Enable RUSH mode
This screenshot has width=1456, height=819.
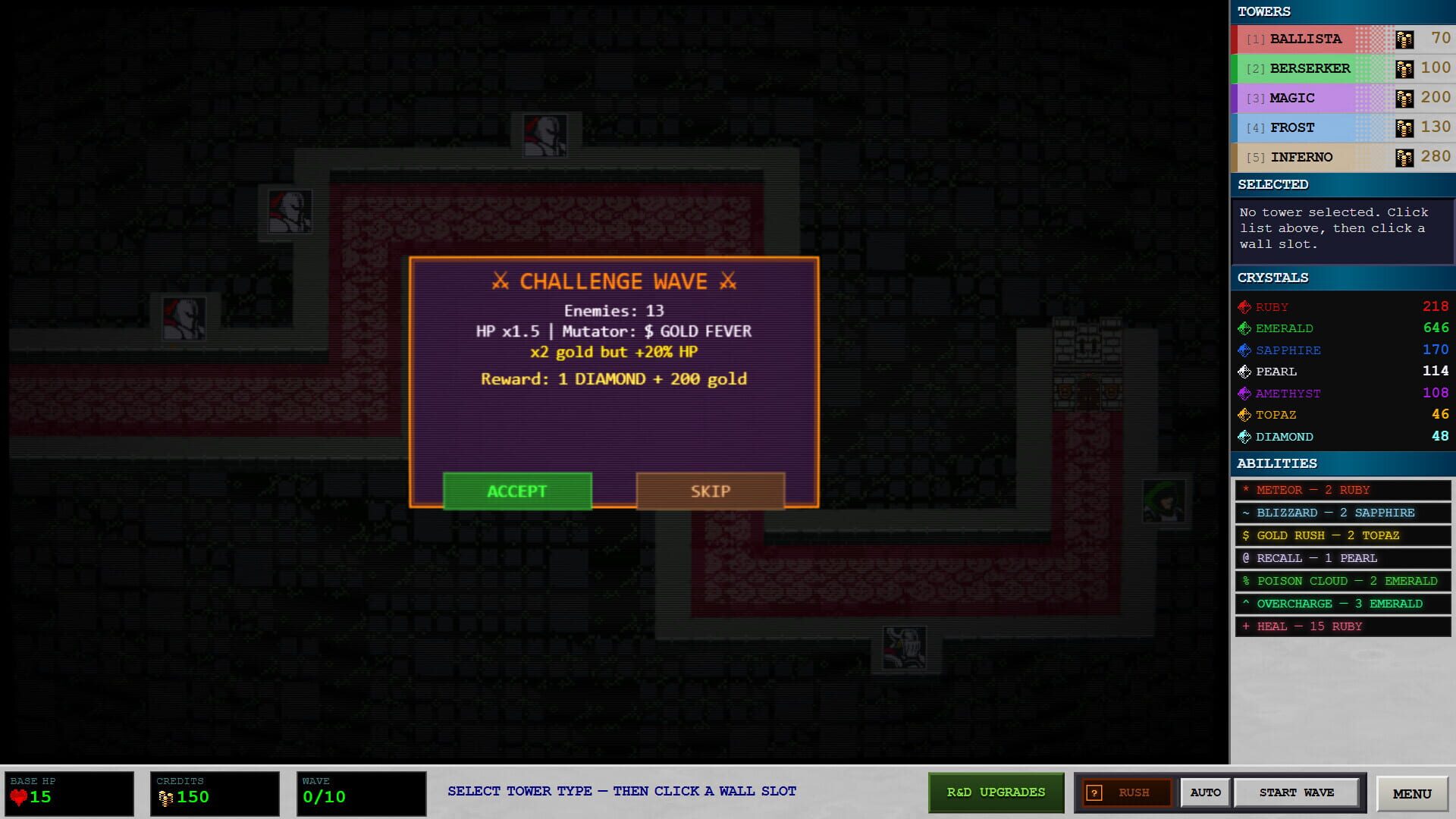[x=1128, y=792]
